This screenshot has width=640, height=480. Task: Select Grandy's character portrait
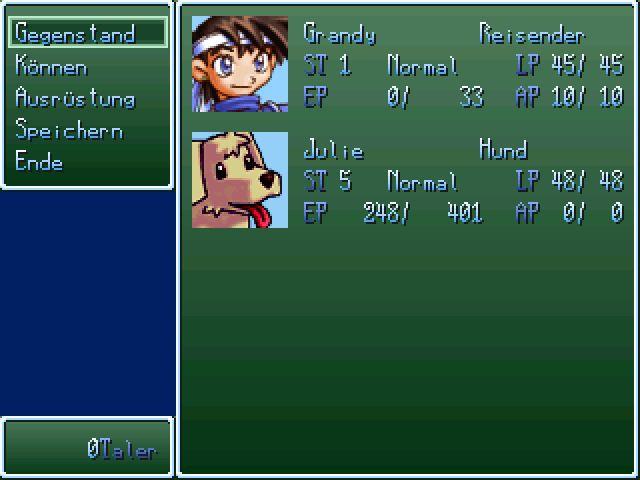coord(240,64)
